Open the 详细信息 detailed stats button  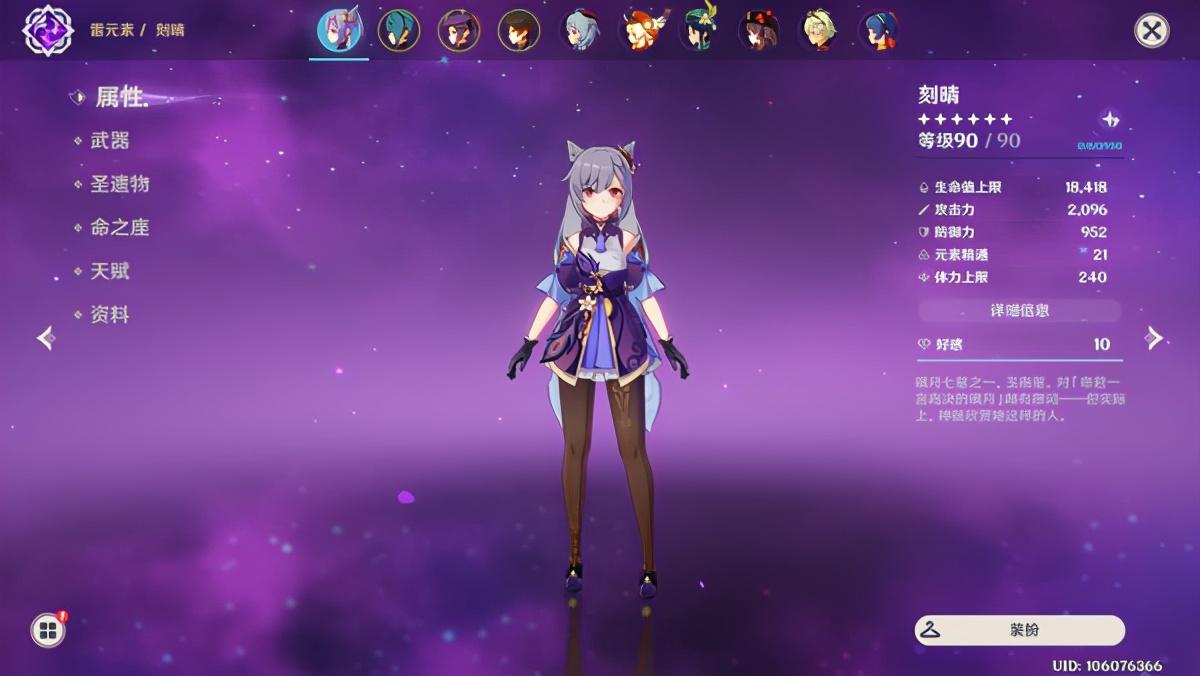point(1020,311)
